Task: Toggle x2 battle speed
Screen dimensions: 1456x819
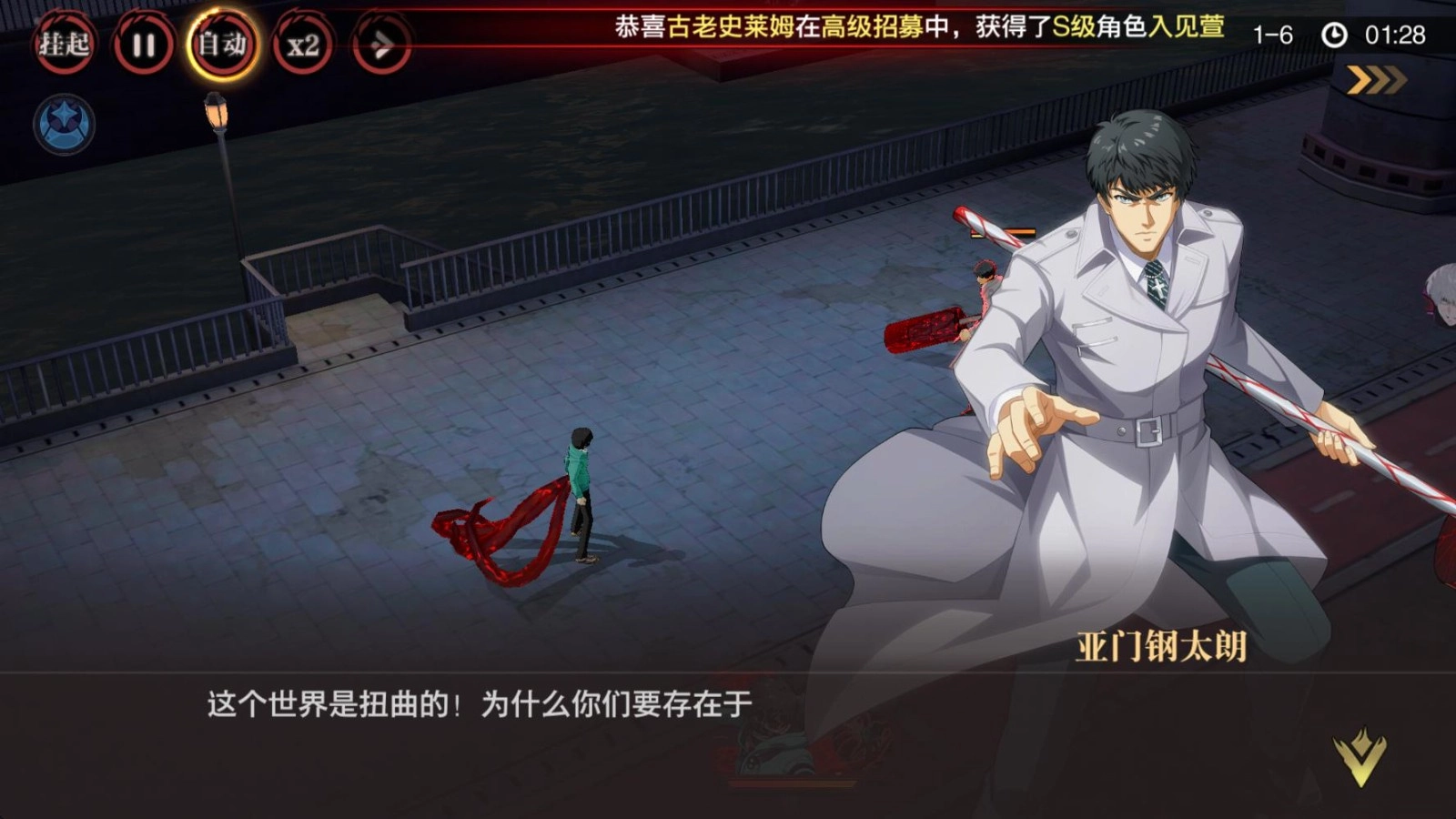Action: (x=303, y=43)
